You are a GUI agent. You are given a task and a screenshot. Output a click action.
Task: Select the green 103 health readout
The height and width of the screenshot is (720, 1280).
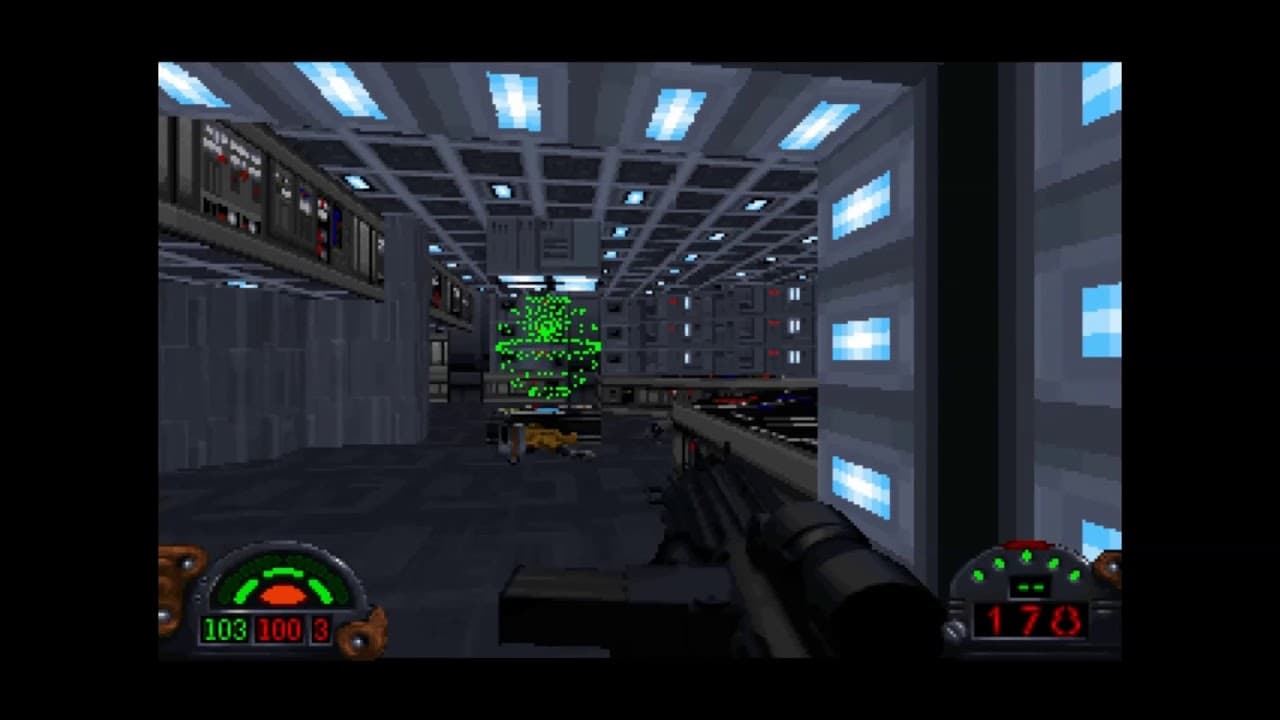pyautogui.click(x=225, y=630)
